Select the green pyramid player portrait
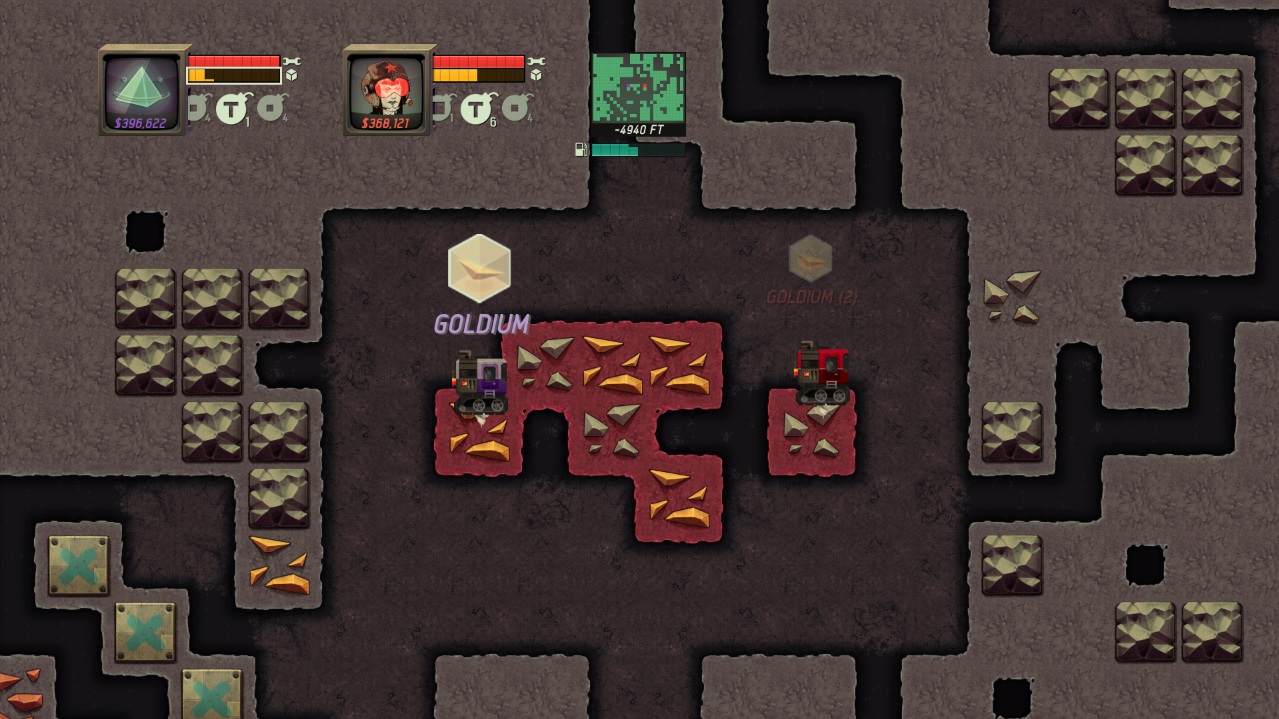Screen dimensions: 1279x719 145,91
